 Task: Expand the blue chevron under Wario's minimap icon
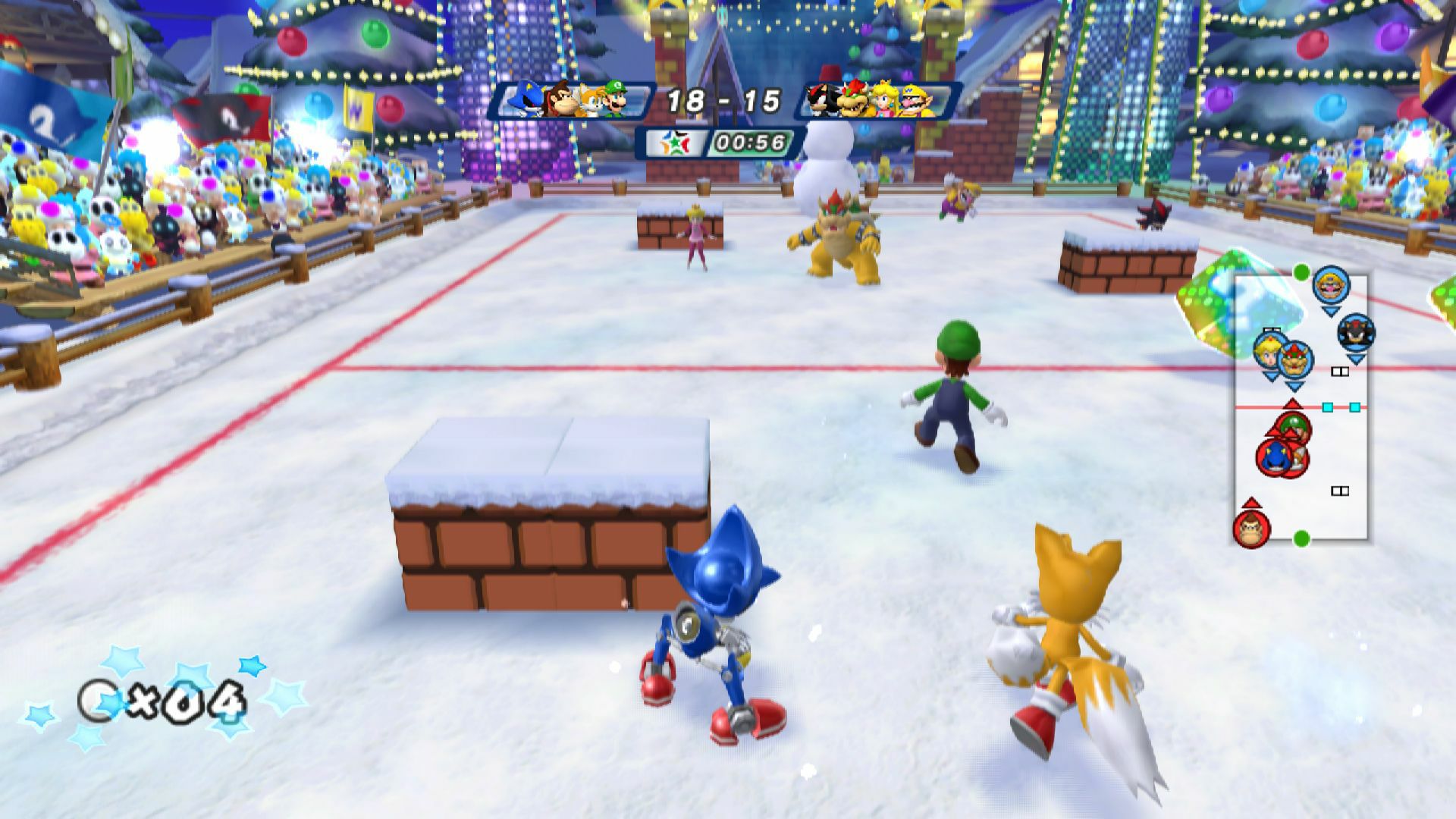pos(1330,312)
